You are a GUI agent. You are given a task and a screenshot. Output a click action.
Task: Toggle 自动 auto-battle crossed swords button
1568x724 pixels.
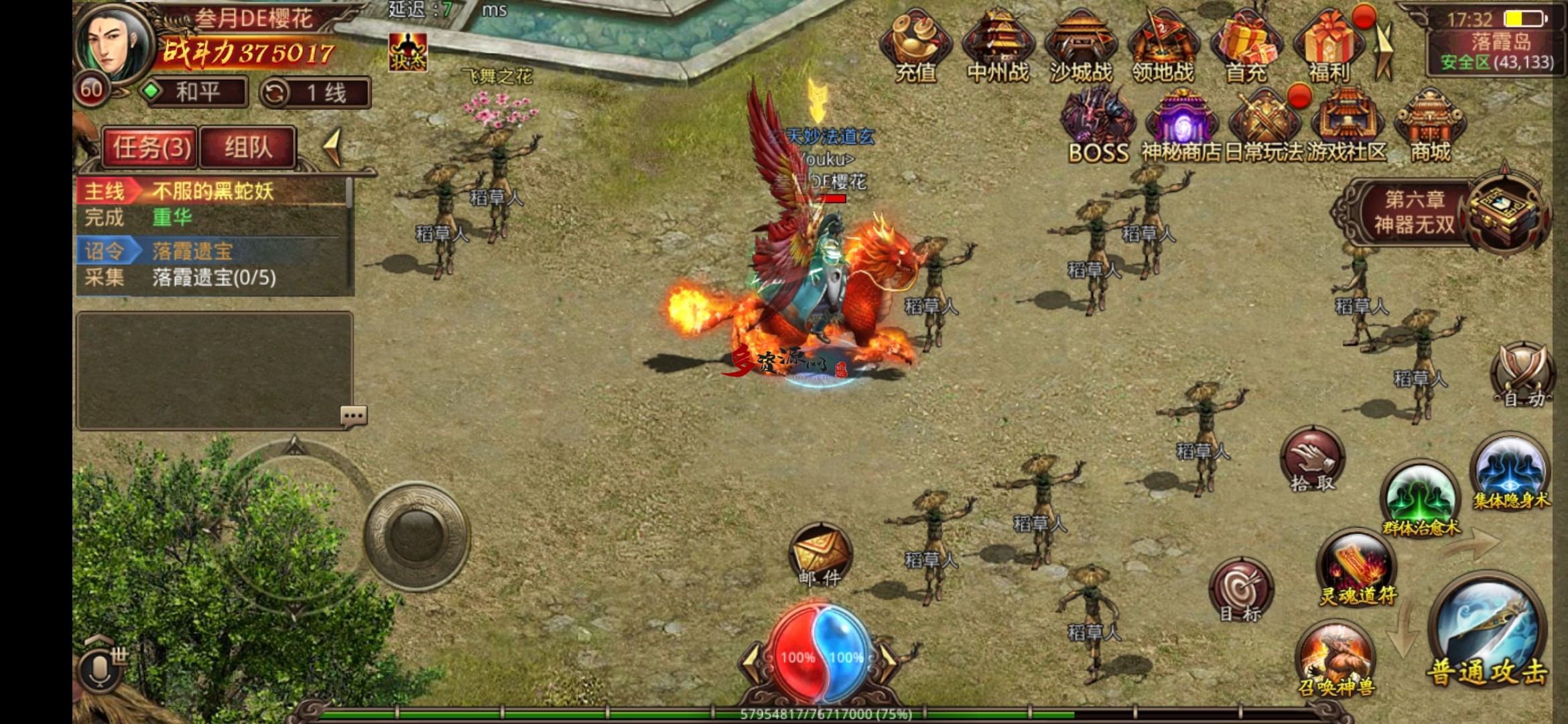[1522, 375]
